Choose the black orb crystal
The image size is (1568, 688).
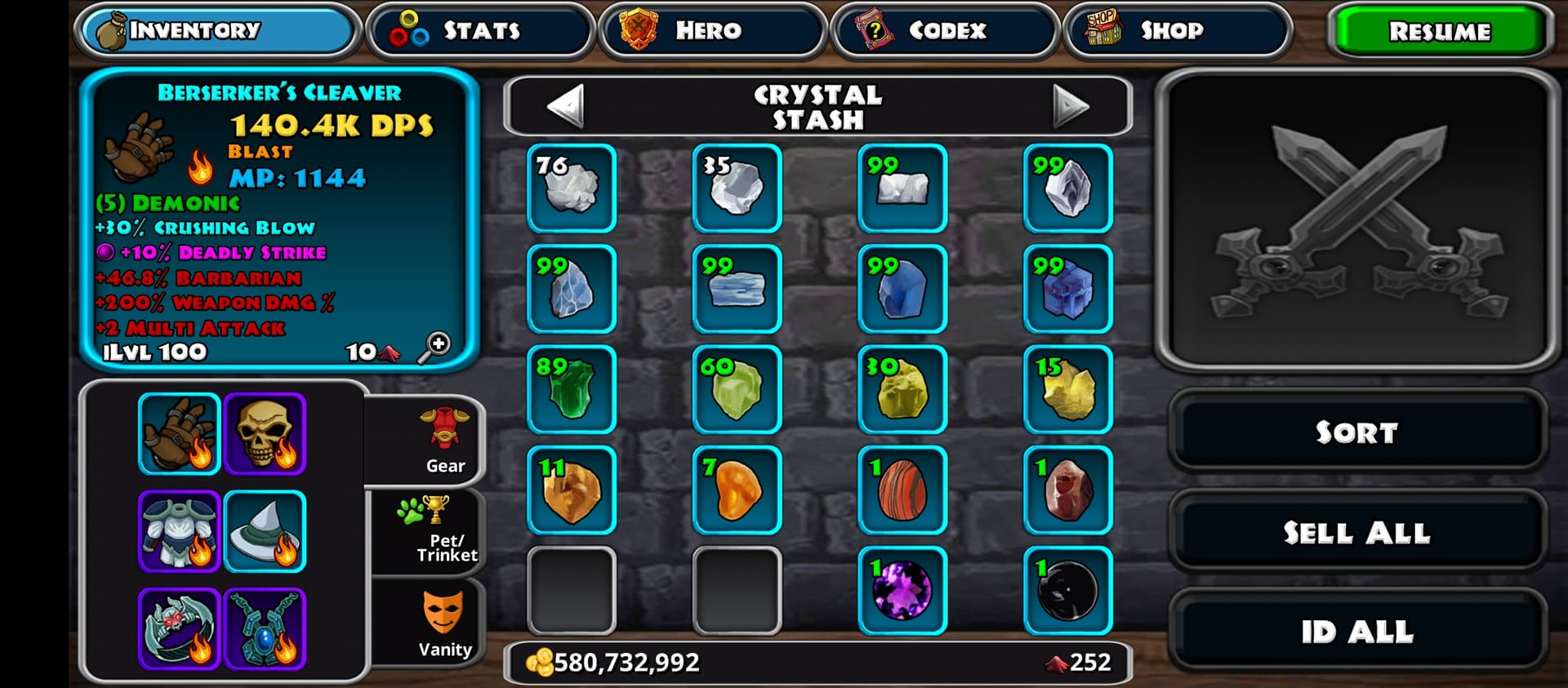point(1067,590)
